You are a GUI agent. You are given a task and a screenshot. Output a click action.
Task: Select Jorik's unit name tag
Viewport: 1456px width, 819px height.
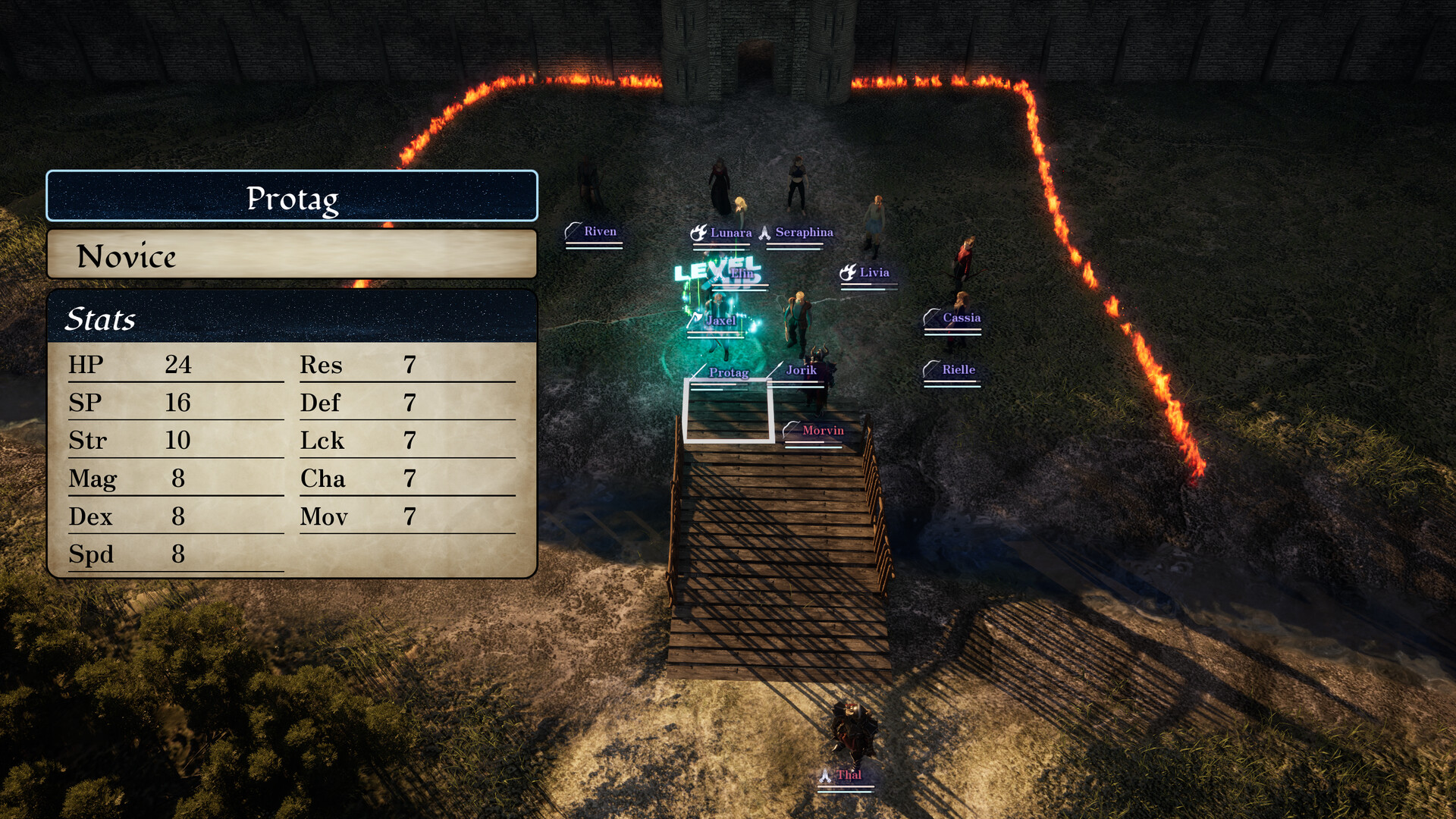[x=801, y=370]
